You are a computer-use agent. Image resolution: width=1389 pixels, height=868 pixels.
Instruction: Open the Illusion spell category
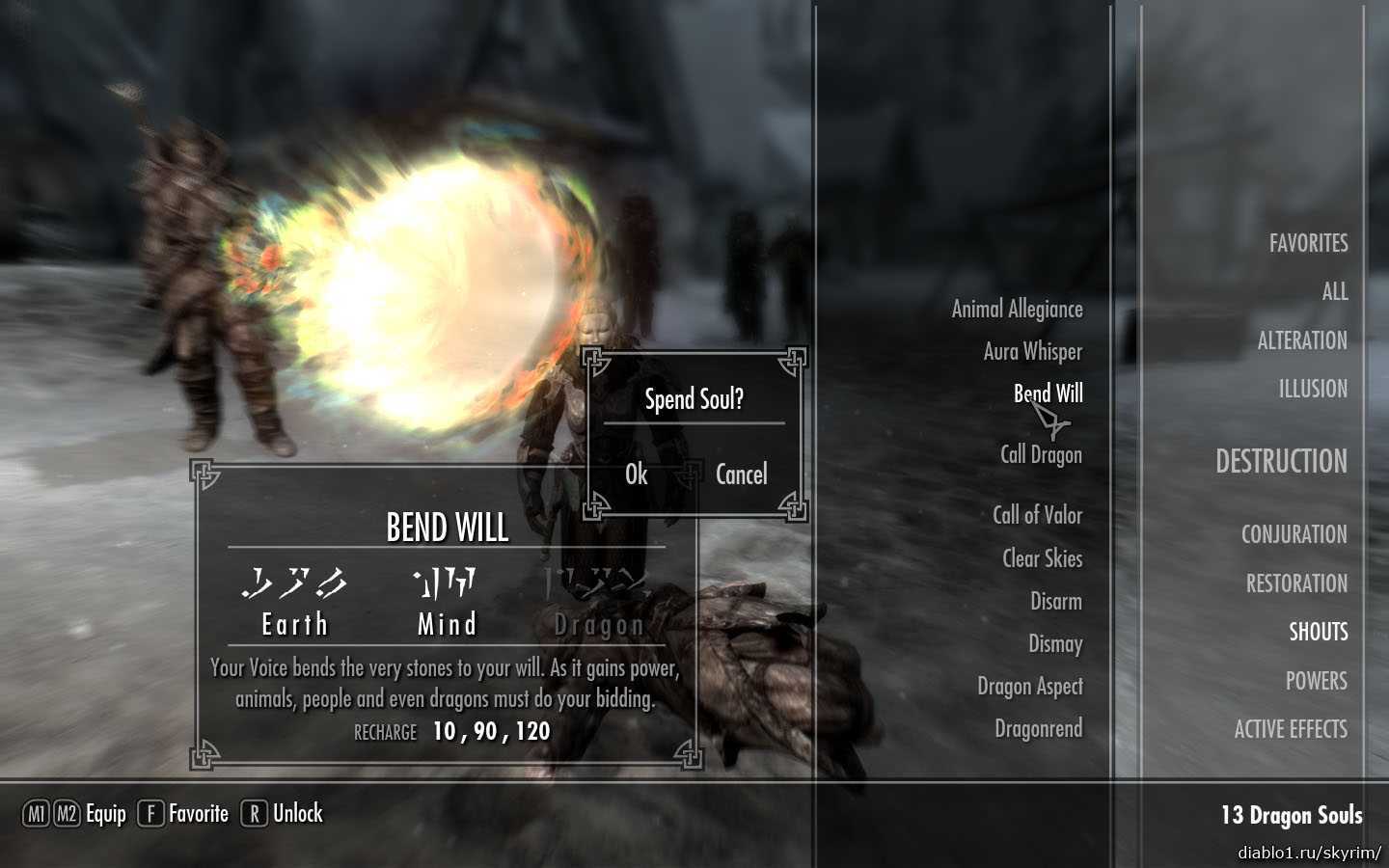click(x=1313, y=389)
